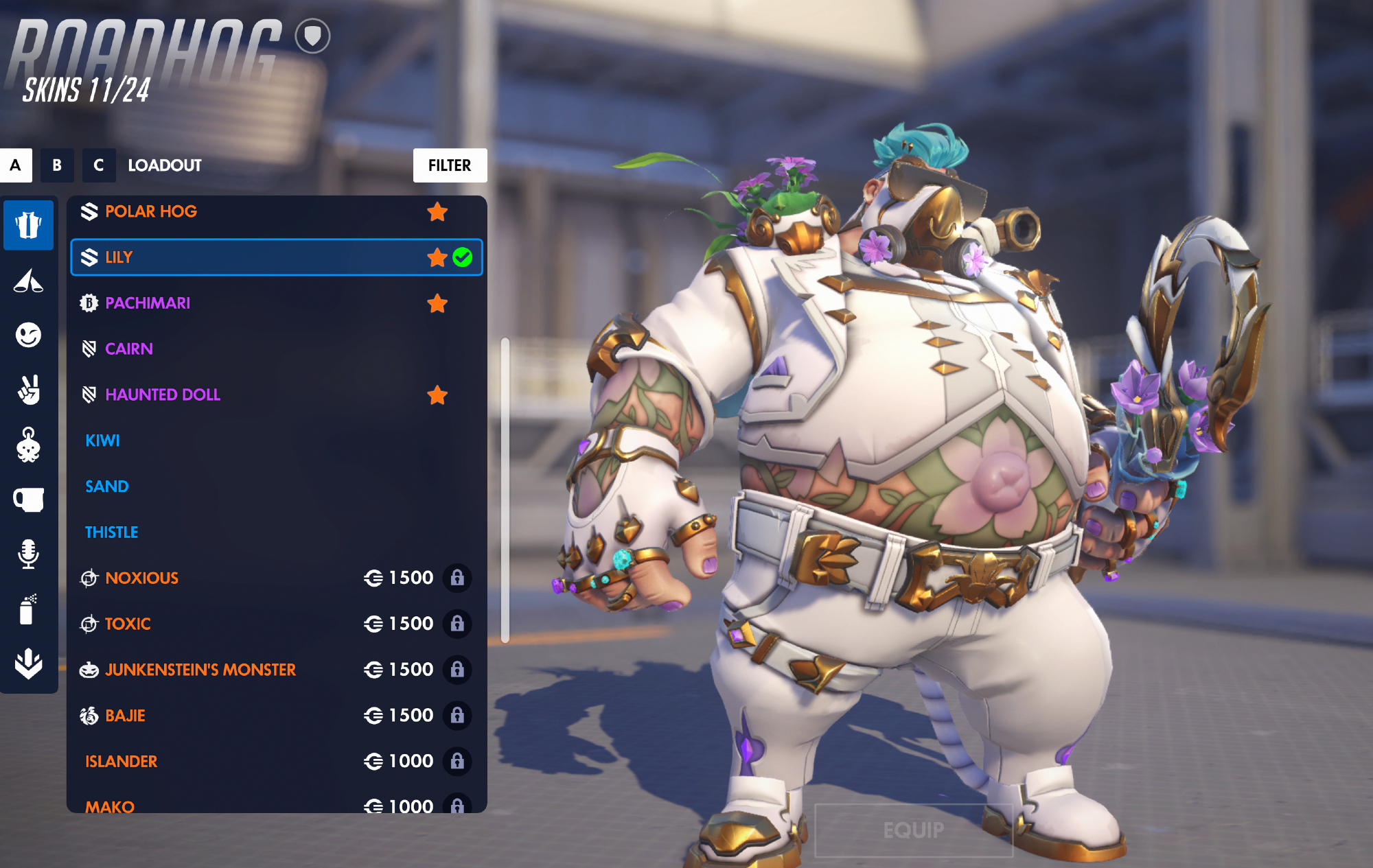Click the Equip button
This screenshot has width=1373, height=868.
[913, 830]
